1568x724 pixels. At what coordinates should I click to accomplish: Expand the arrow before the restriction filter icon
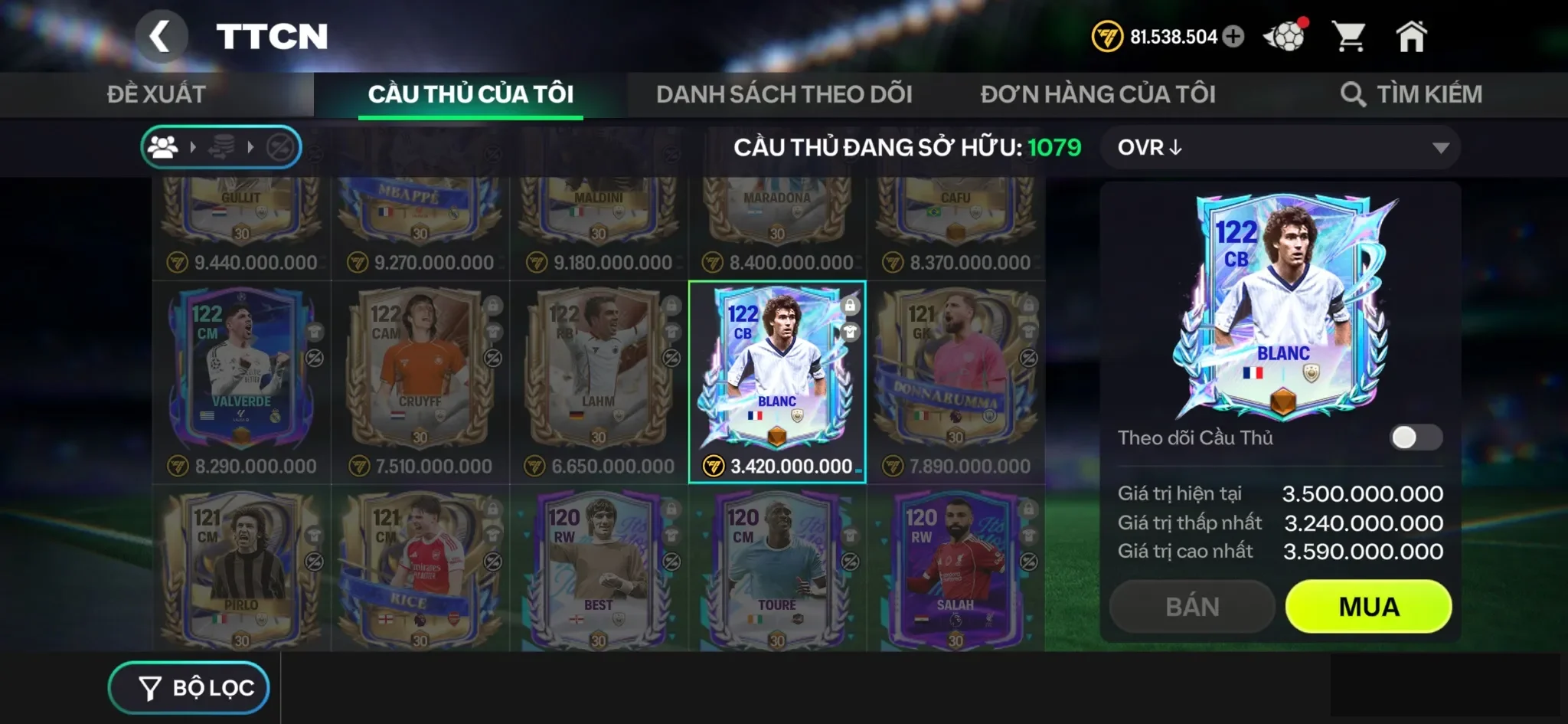pyautogui.click(x=249, y=147)
